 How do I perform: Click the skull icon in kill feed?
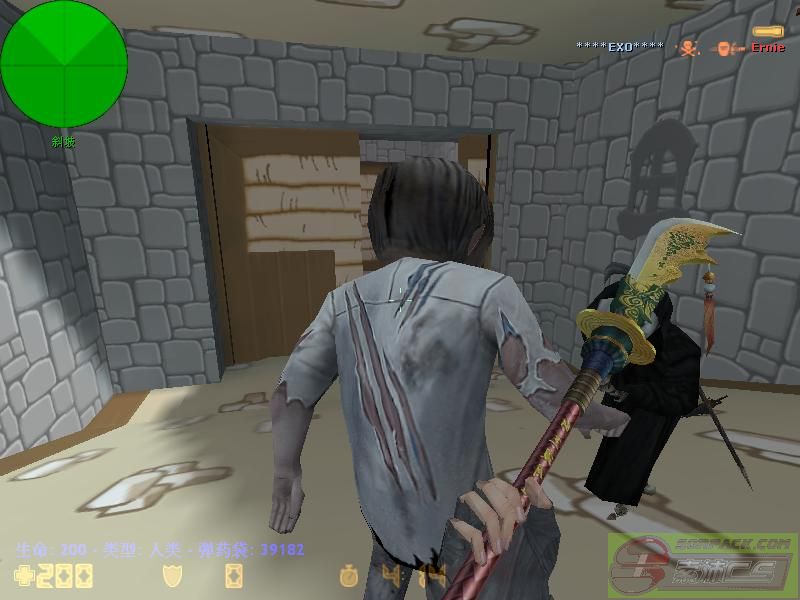click(689, 47)
